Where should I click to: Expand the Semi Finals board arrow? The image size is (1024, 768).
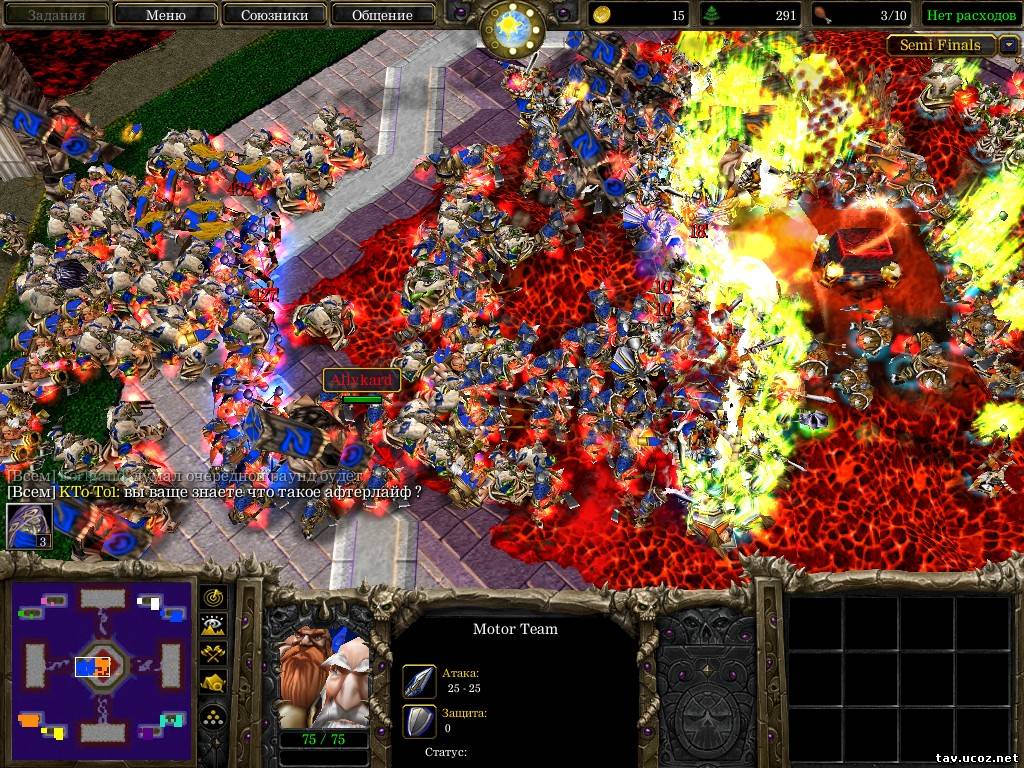[1009, 45]
